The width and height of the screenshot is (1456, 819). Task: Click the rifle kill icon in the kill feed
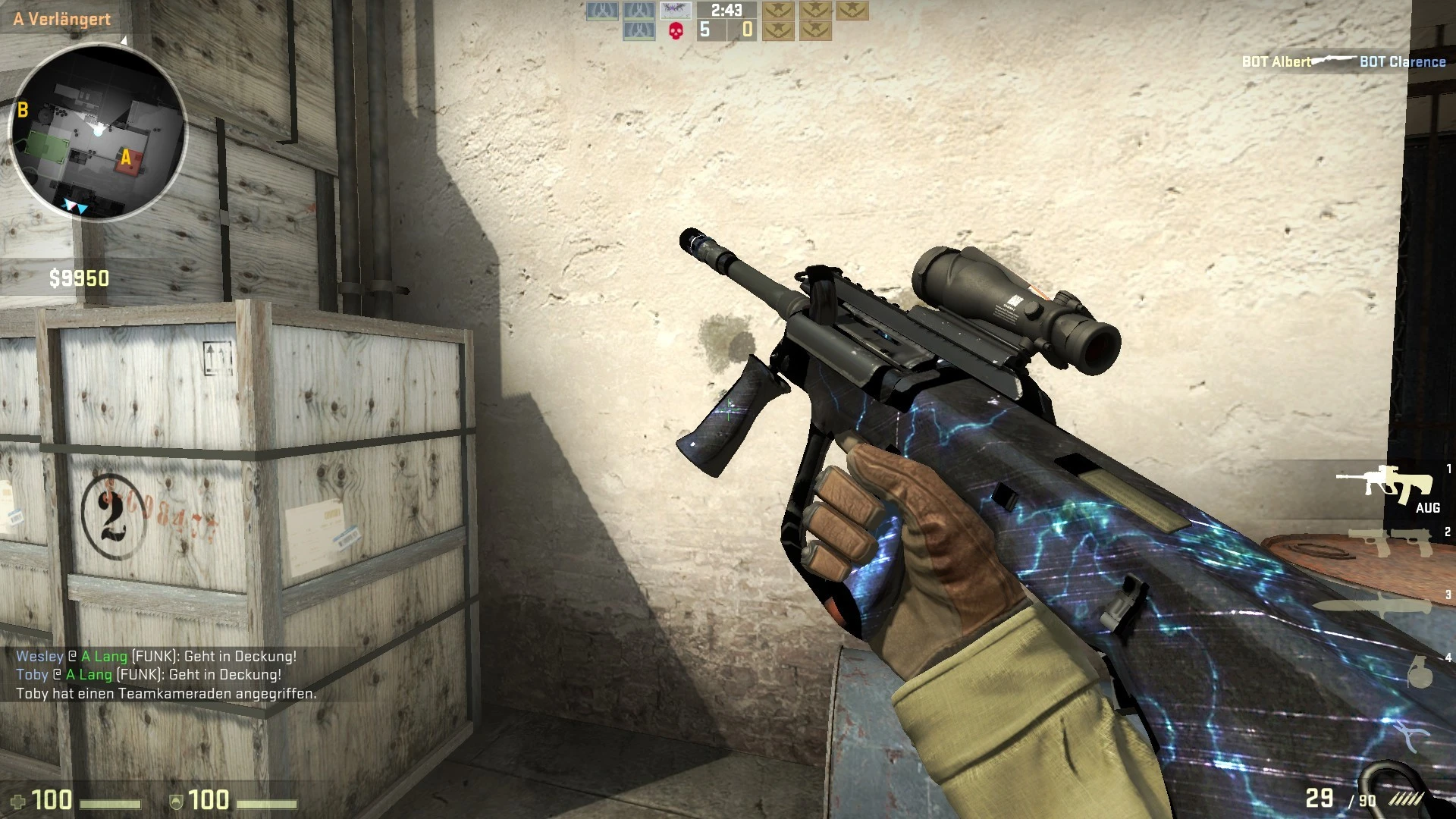pyautogui.click(x=1335, y=61)
